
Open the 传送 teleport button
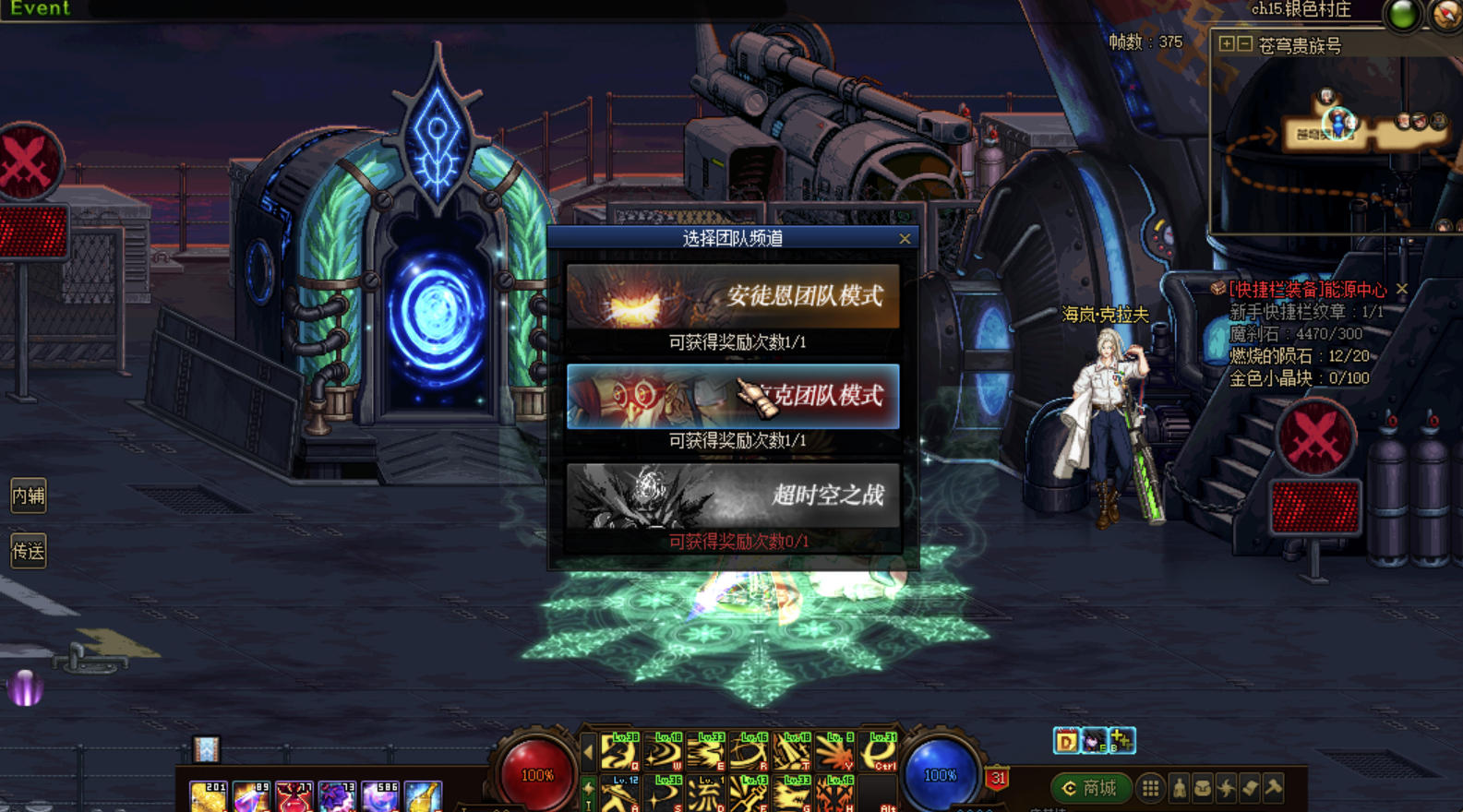[x=29, y=551]
